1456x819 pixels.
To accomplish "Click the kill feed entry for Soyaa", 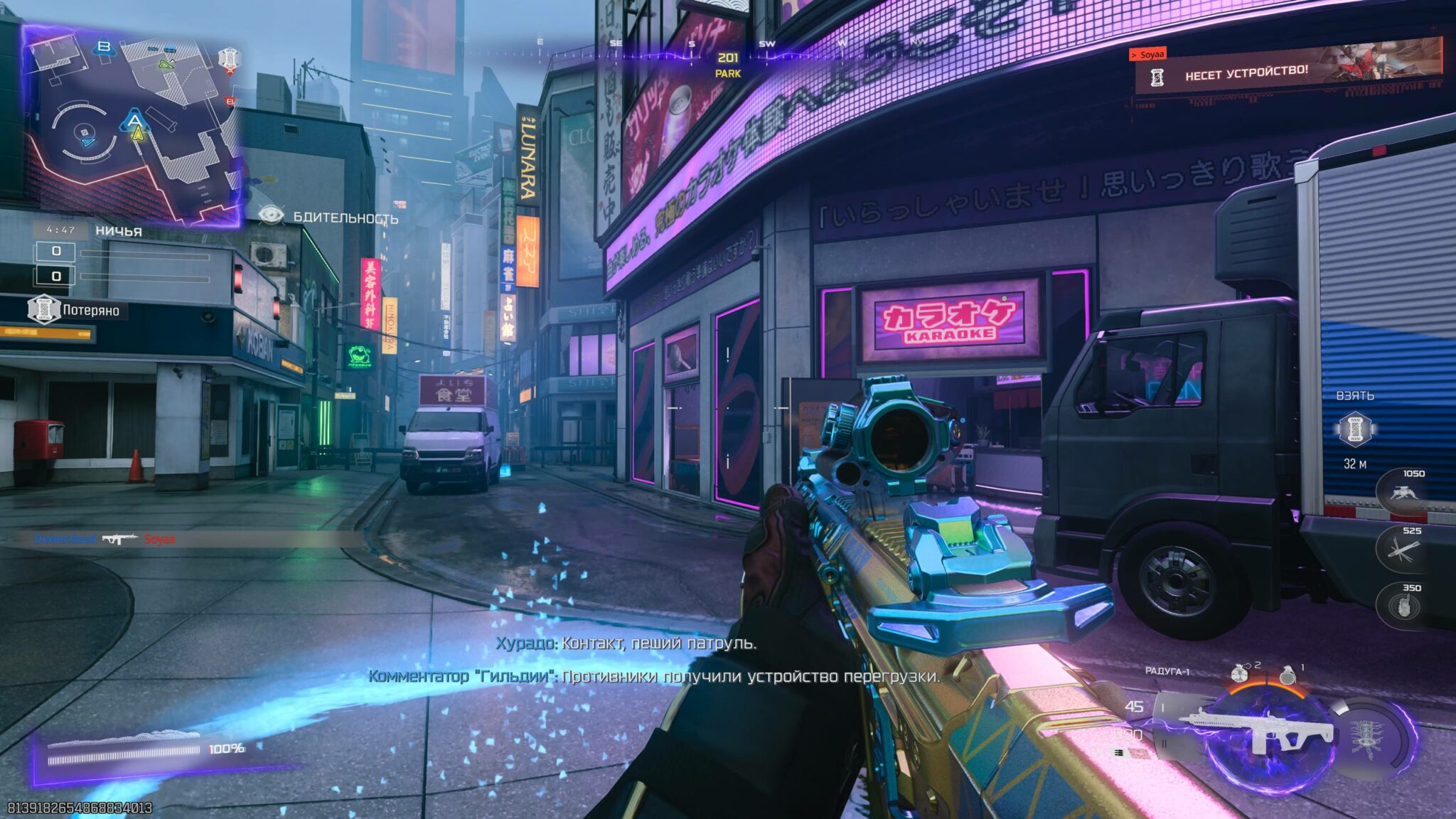I will point(105,540).
